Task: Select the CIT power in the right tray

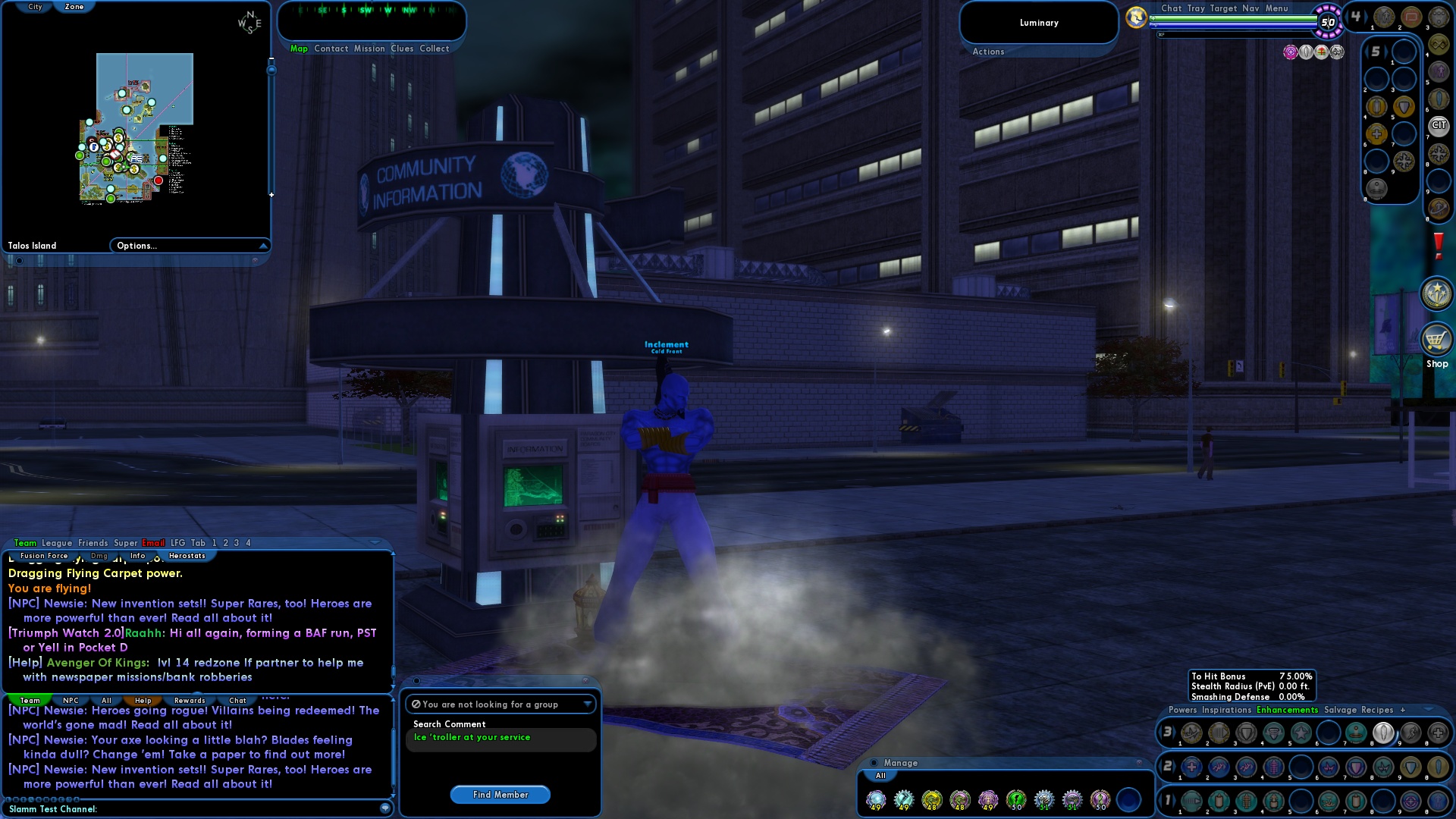Action: (1439, 125)
